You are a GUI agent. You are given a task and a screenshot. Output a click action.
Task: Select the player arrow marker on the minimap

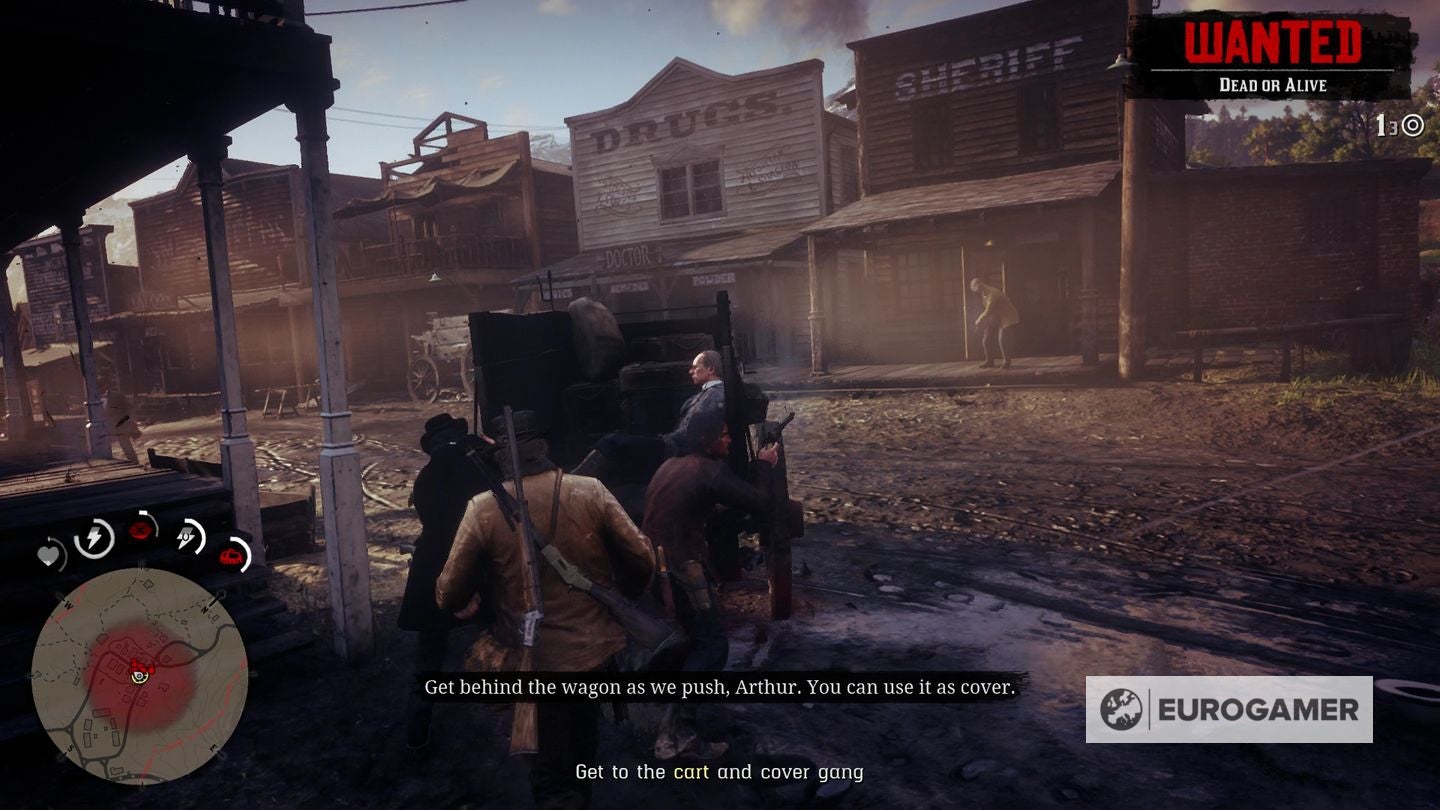(139, 677)
